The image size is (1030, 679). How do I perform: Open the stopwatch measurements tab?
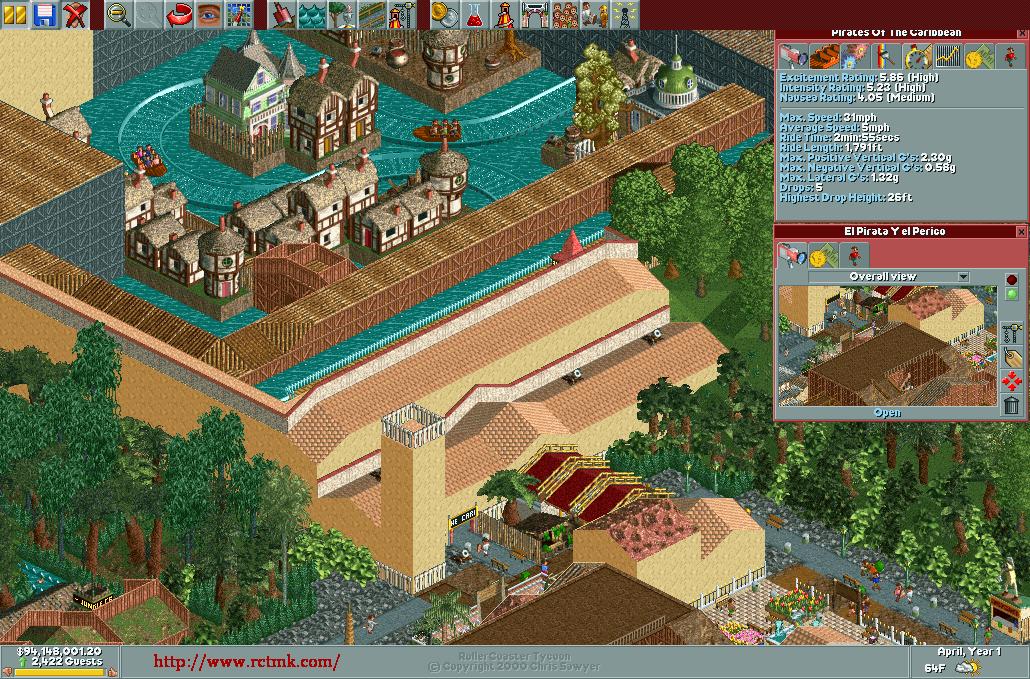(x=916, y=56)
